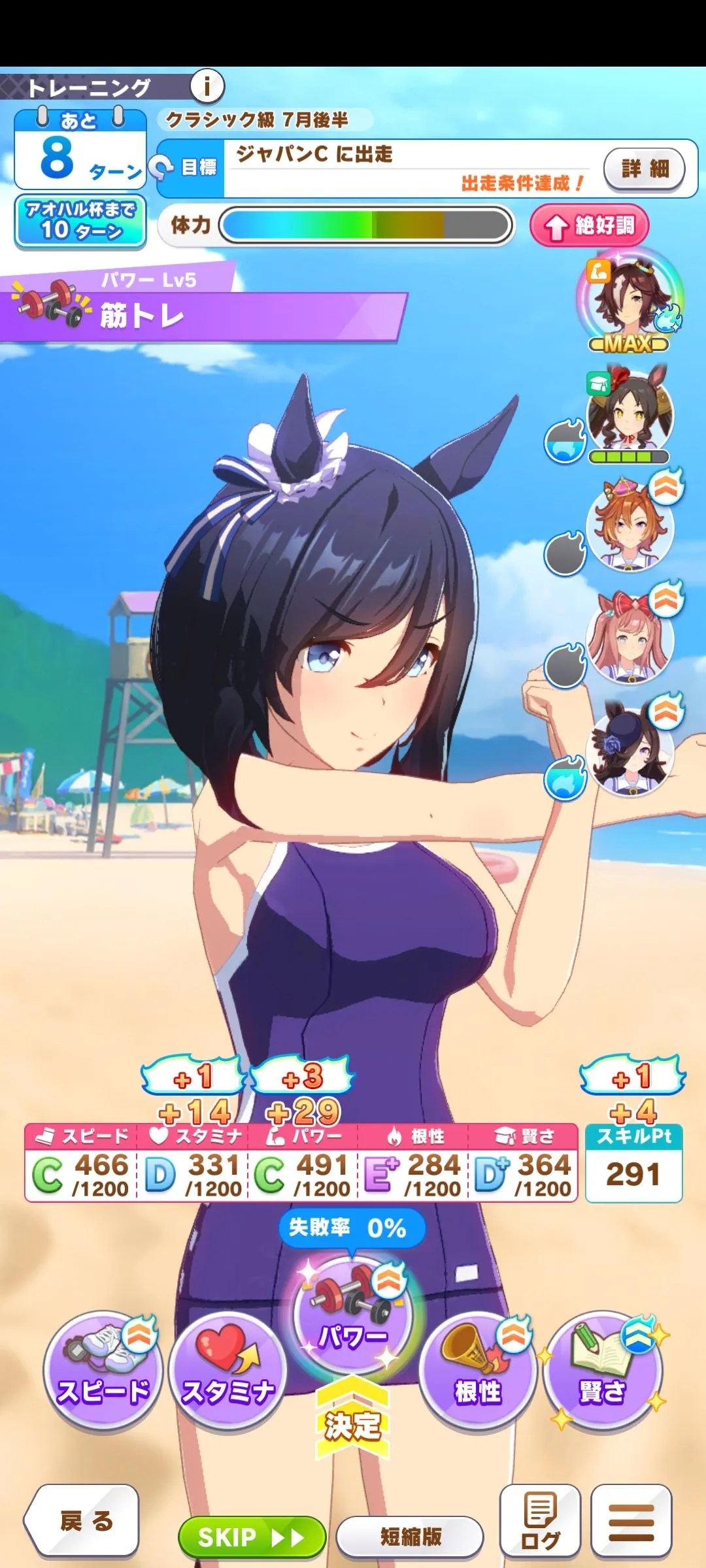Image resolution: width=706 pixels, height=1568 pixels.
Task: Click the 絶好調 mood indicator
Action: pyautogui.click(x=590, y=226)
